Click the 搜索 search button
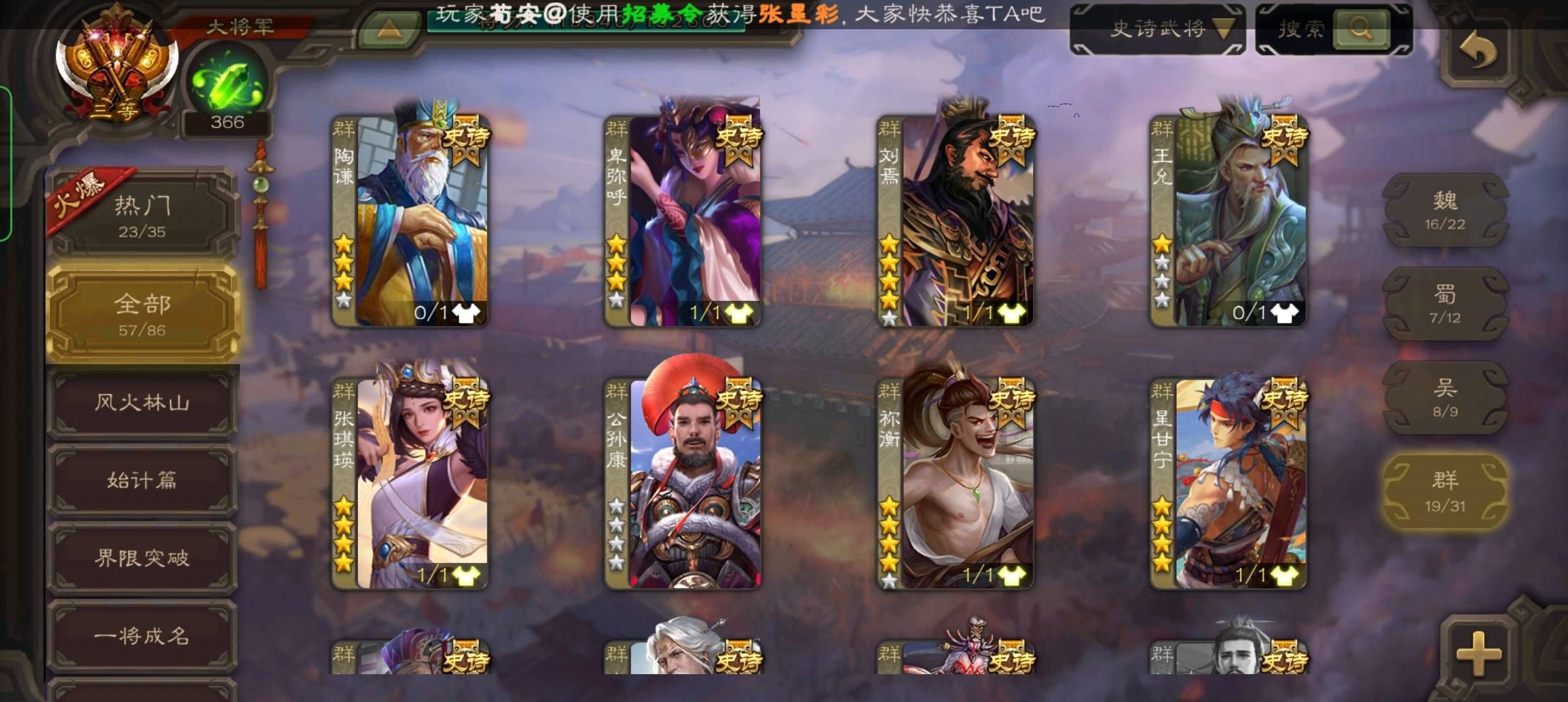The width and height of the screenshot is (1568, 702). [1361, 29]
